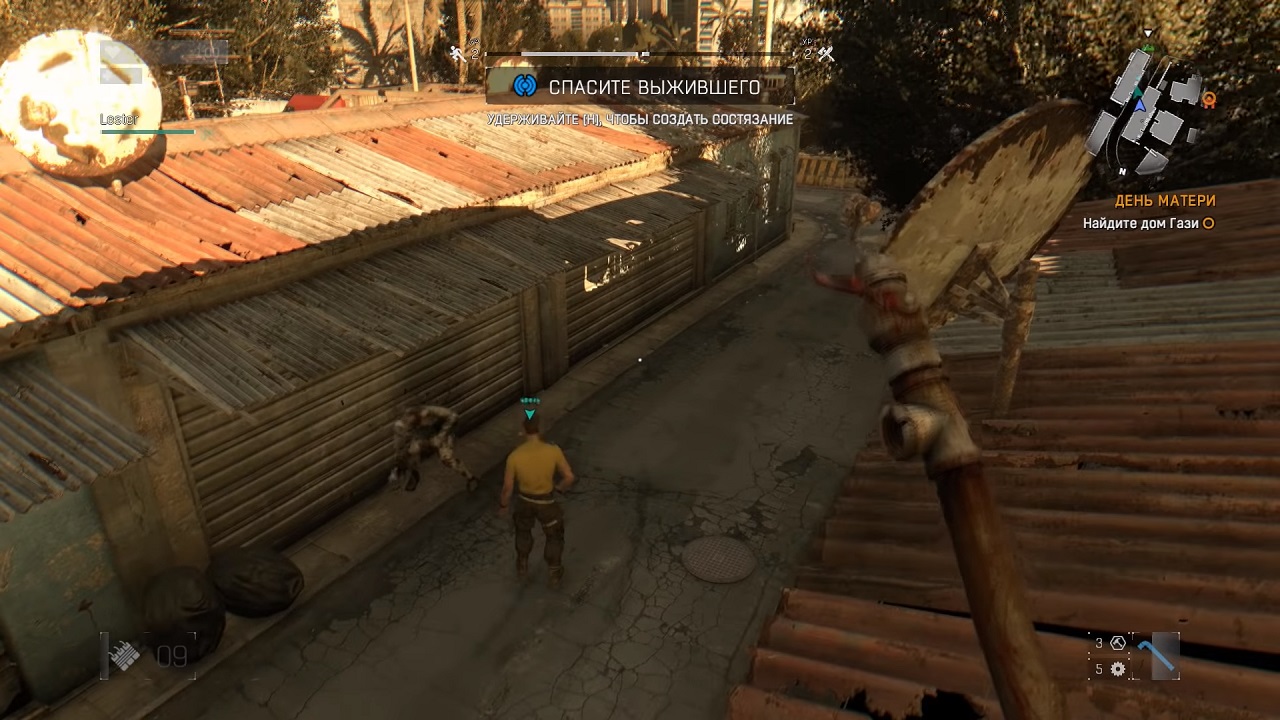Image resolution: width=1280 pixels, height=720 pixels.
Task: Click the gear crafting parts icon
Action: click(1117, 669)
